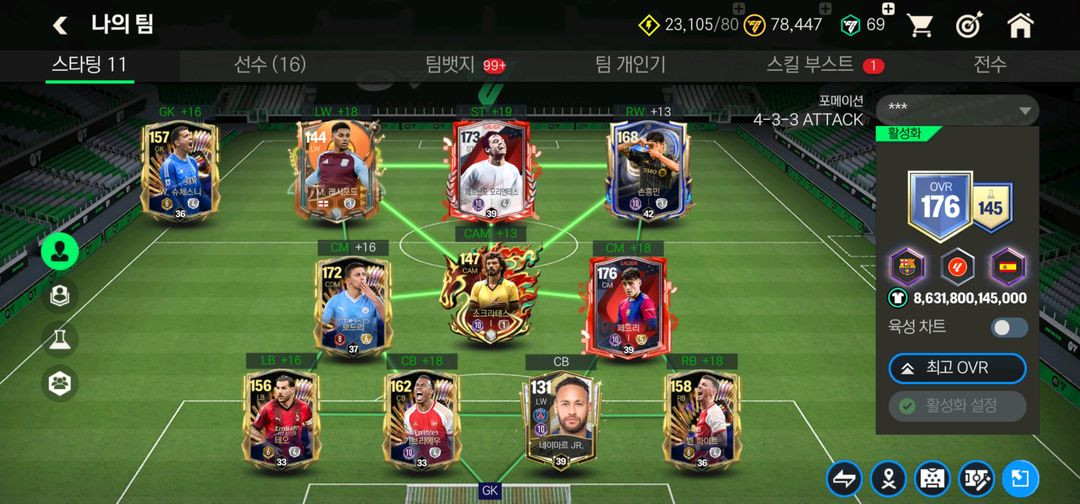Open the formation preset dropdown
The width and height of the screenshot is (1080, 504).
click(x=957, y=110)
